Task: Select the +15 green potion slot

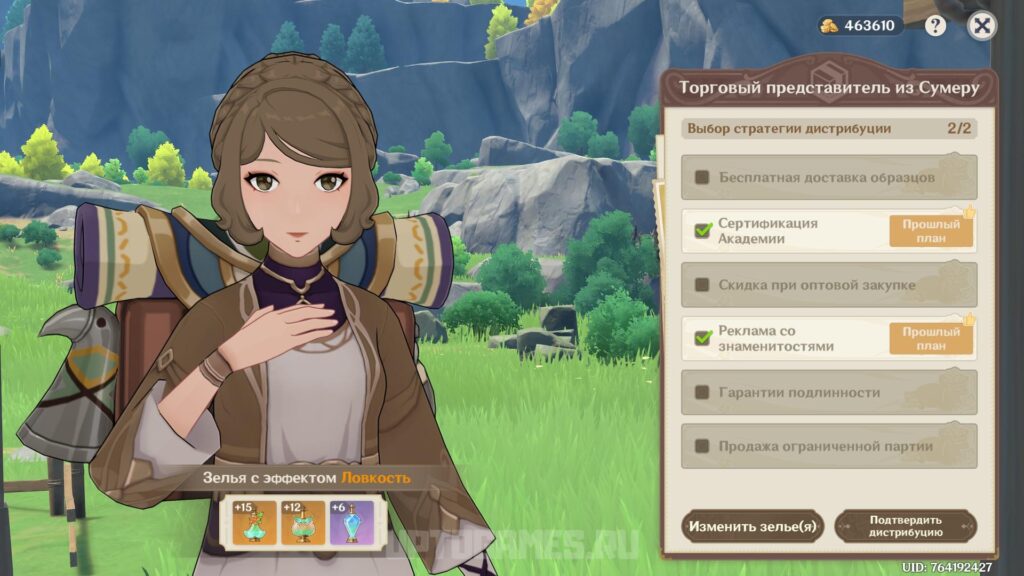Action: tap(254, 522)
